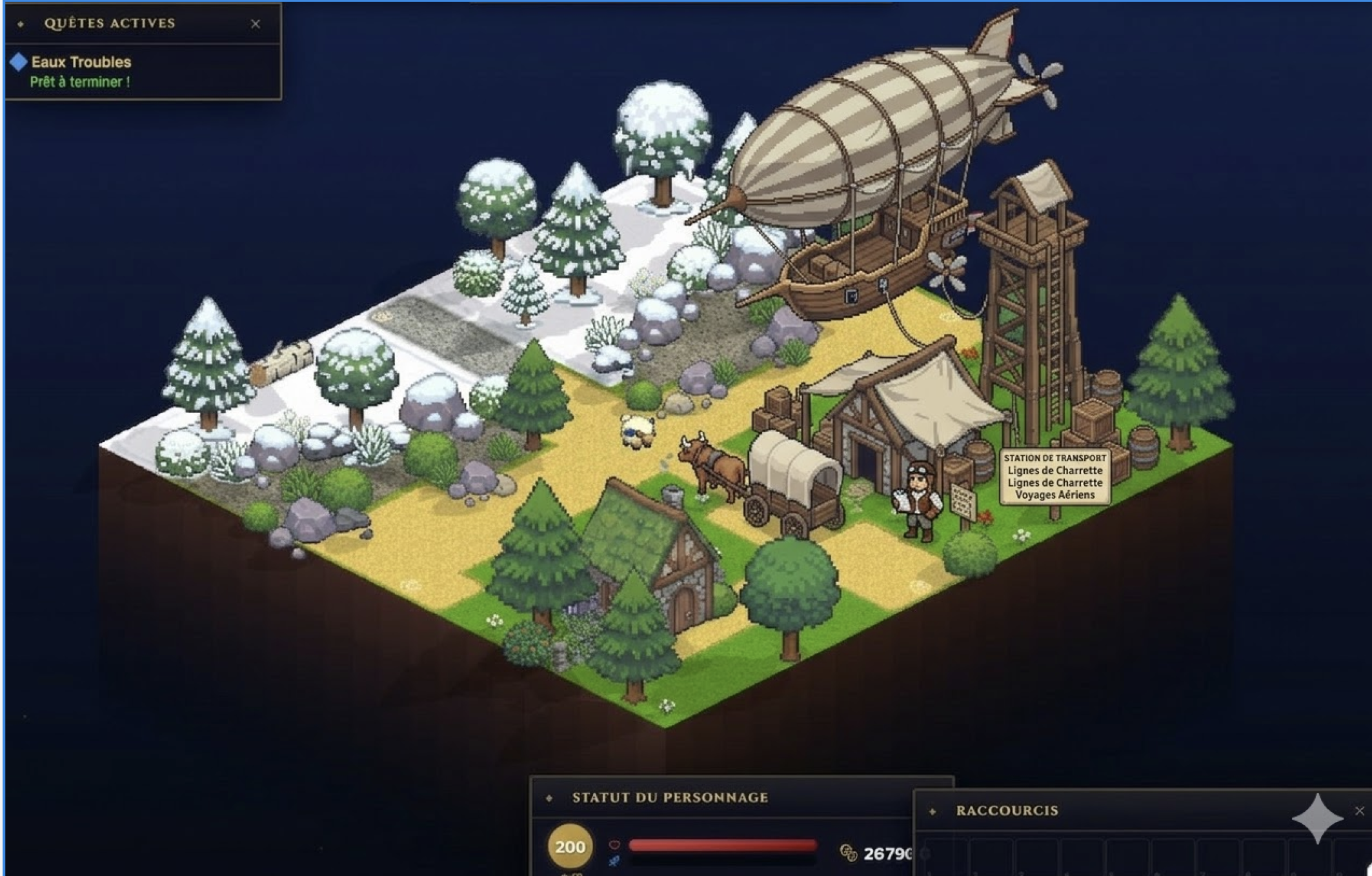Screen dimensions: 1372x876
Task: Click the red health bar
Action: [x=723, y=844]
